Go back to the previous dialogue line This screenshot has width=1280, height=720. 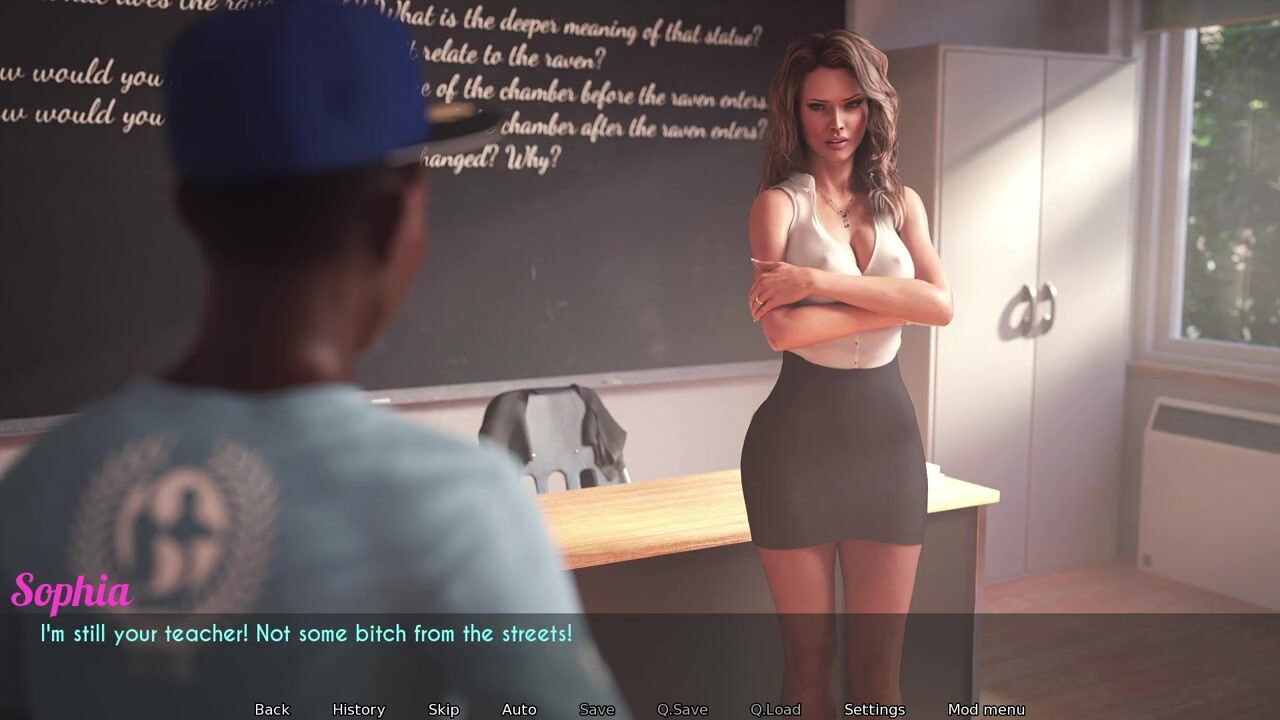click(x=272, y=709)
